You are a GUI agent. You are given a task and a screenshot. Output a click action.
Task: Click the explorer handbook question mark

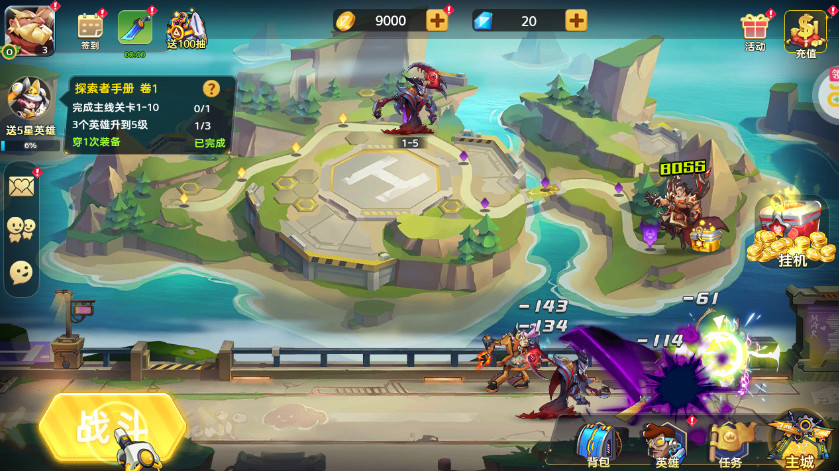[211, 88]
